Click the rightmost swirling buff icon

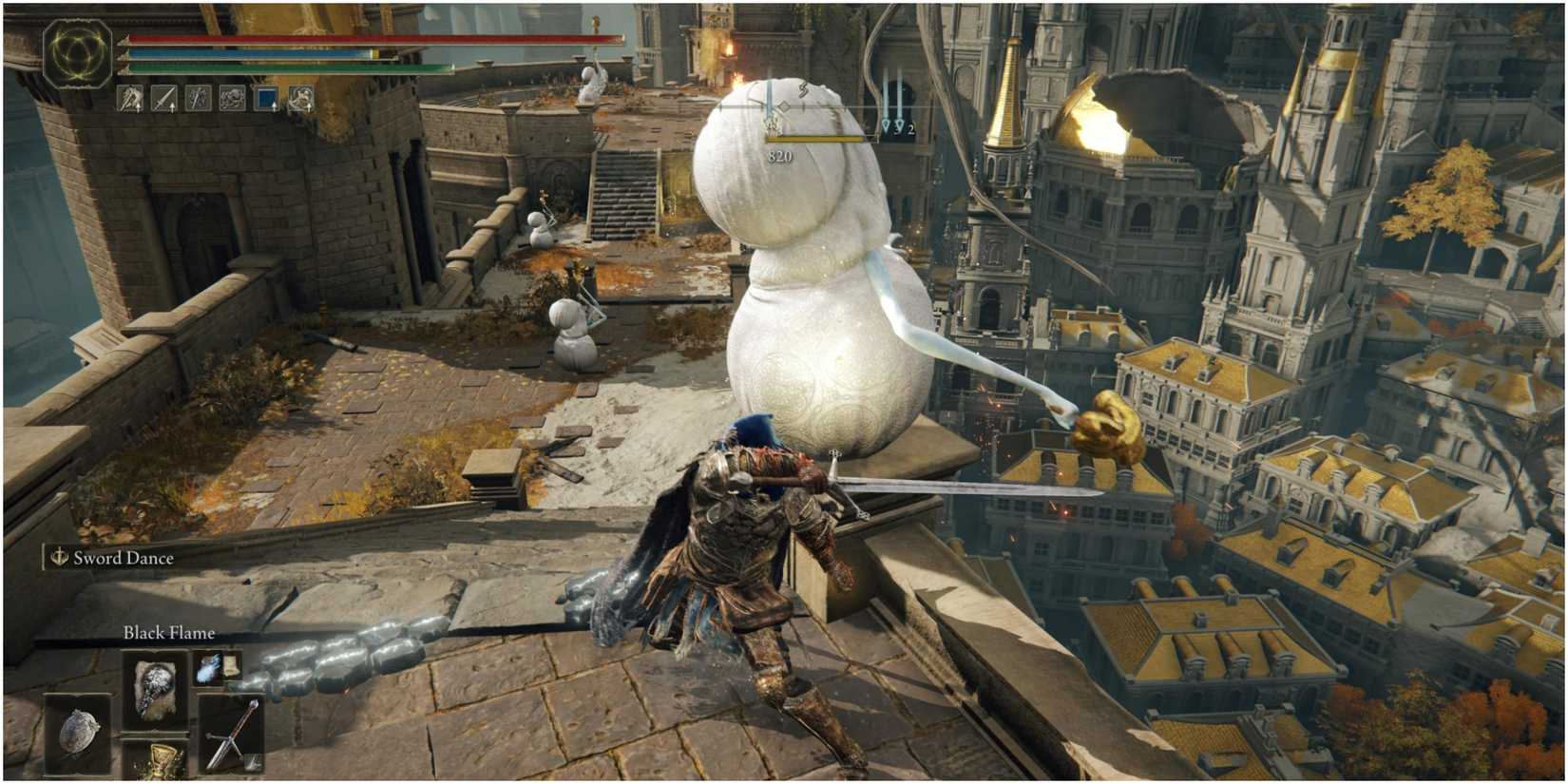[300, 96]
